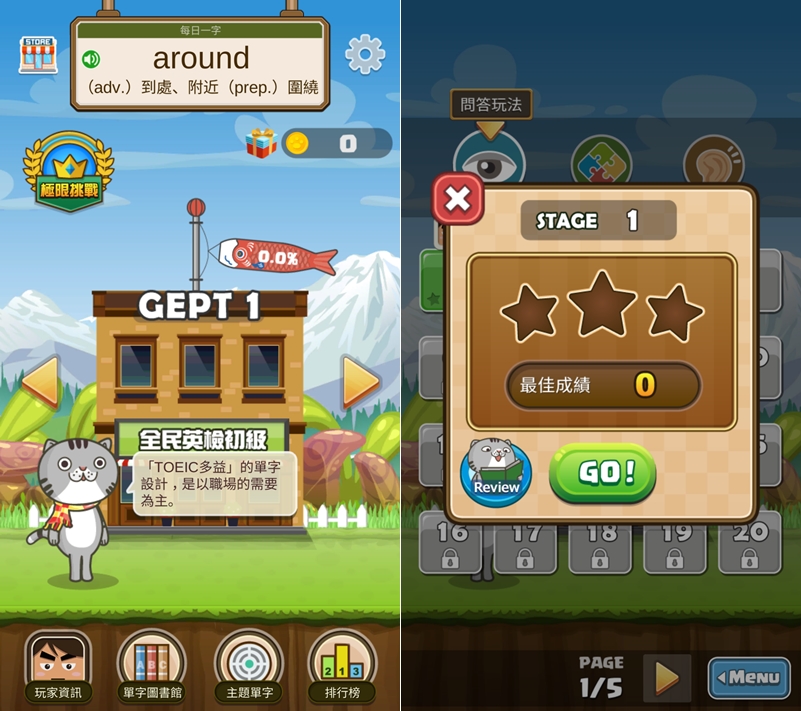Image resolution: width=801 pixels, height=711 pixels.
Task: Start the stage with GO!
Action: [x=602, y=473]
